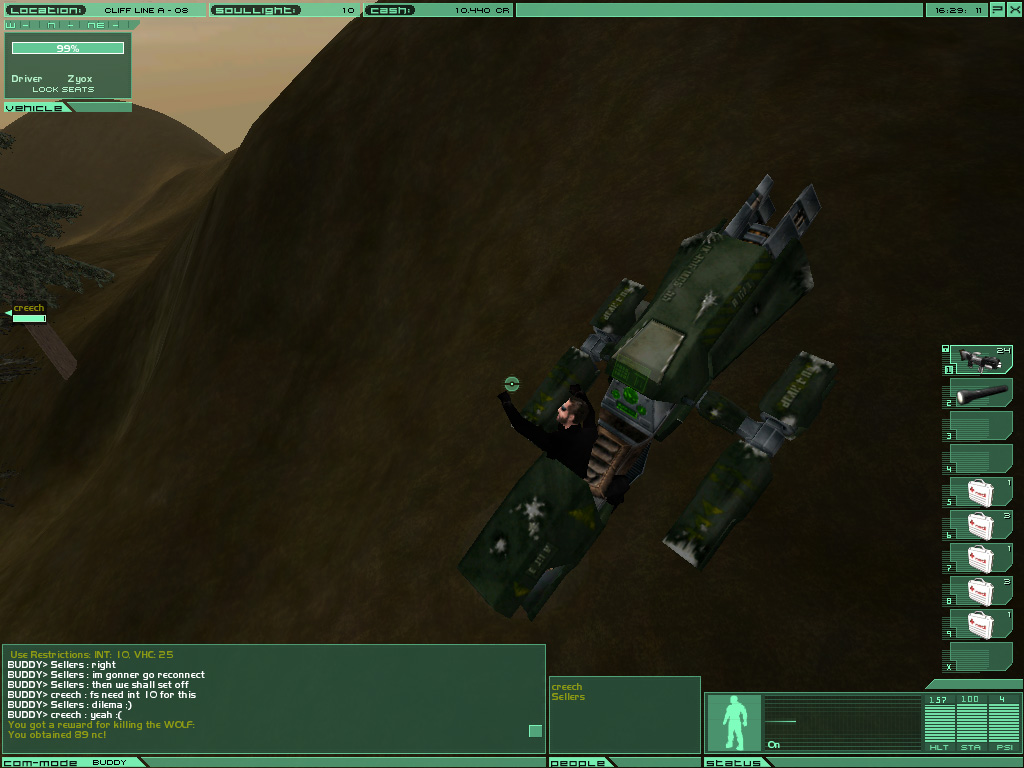1024x768 pixels.
Task: Select the flashlight in the quickbelt
Action: [978, 393]
